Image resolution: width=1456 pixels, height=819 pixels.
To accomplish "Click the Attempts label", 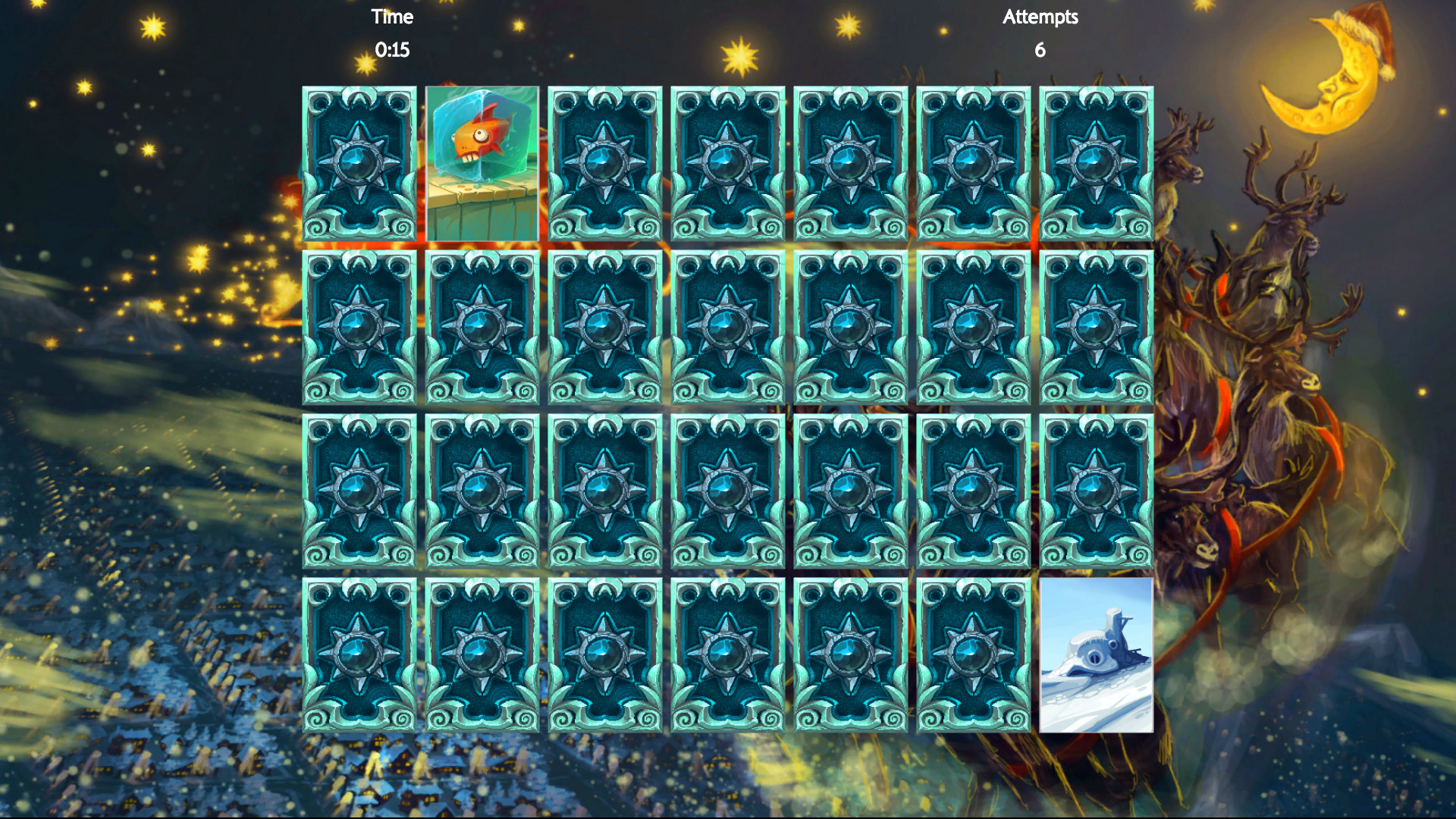I will click(1040, 17).
